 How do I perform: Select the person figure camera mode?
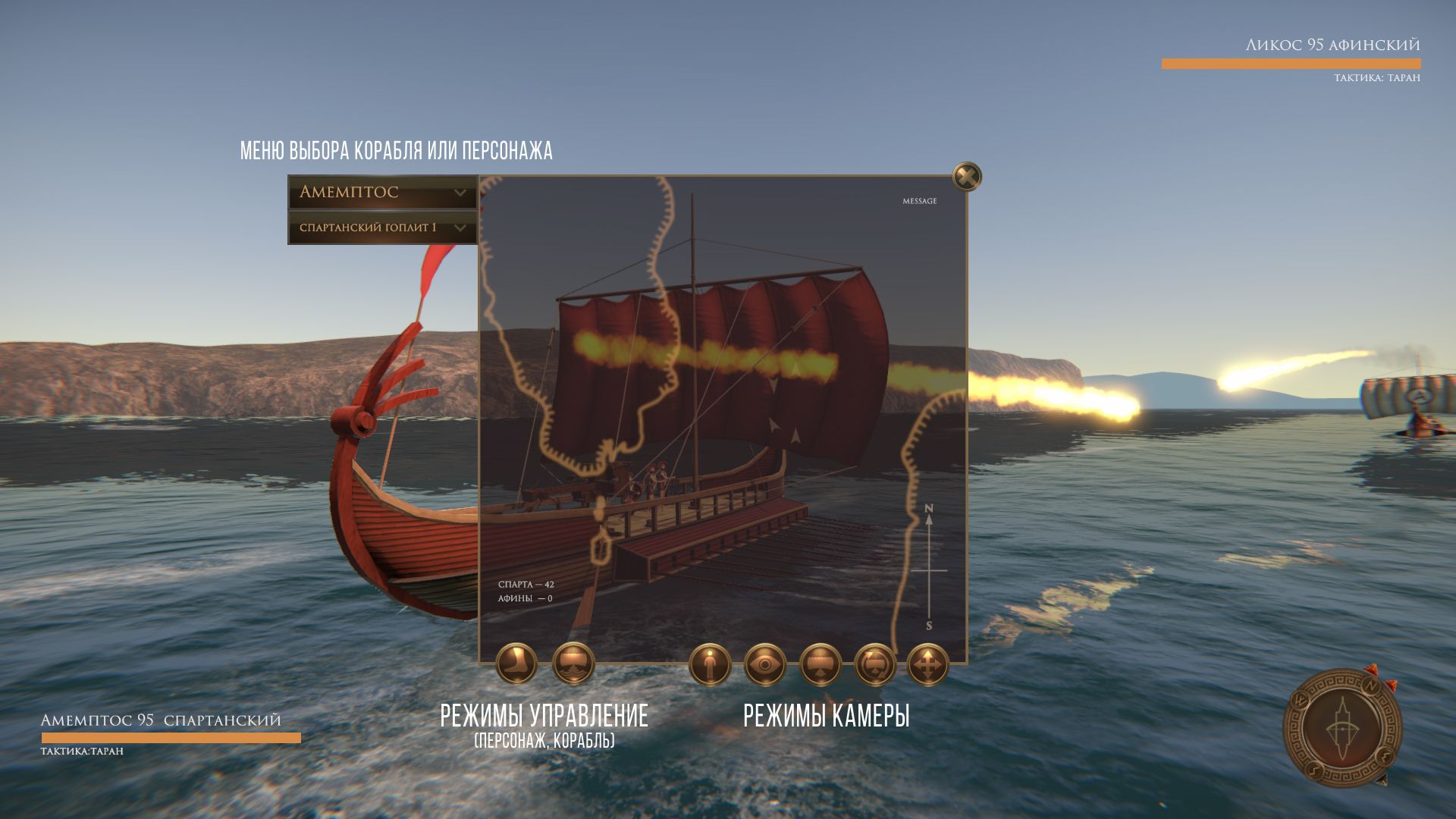click(710, 665)
